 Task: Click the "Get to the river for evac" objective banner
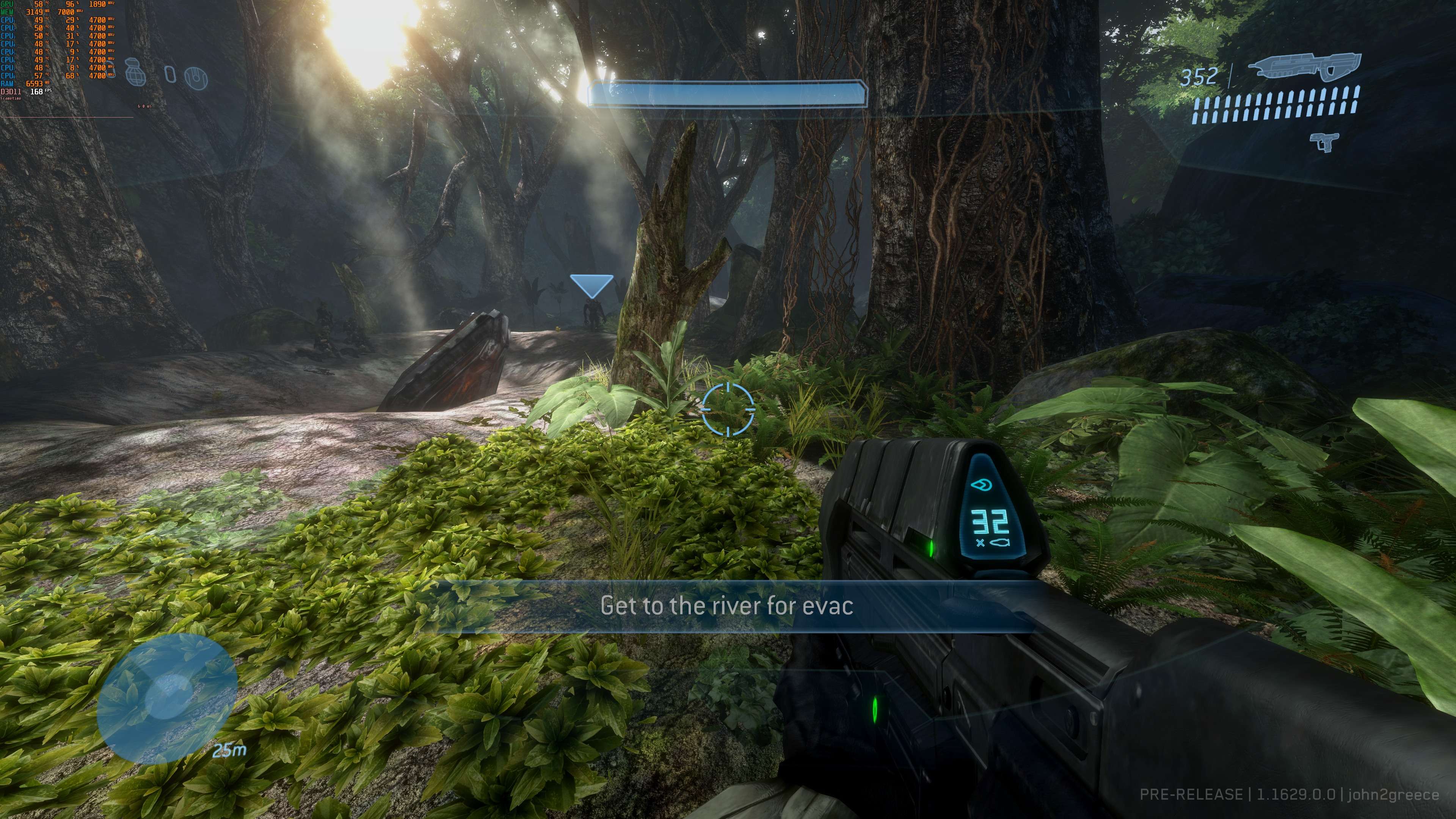pos(726,606)
